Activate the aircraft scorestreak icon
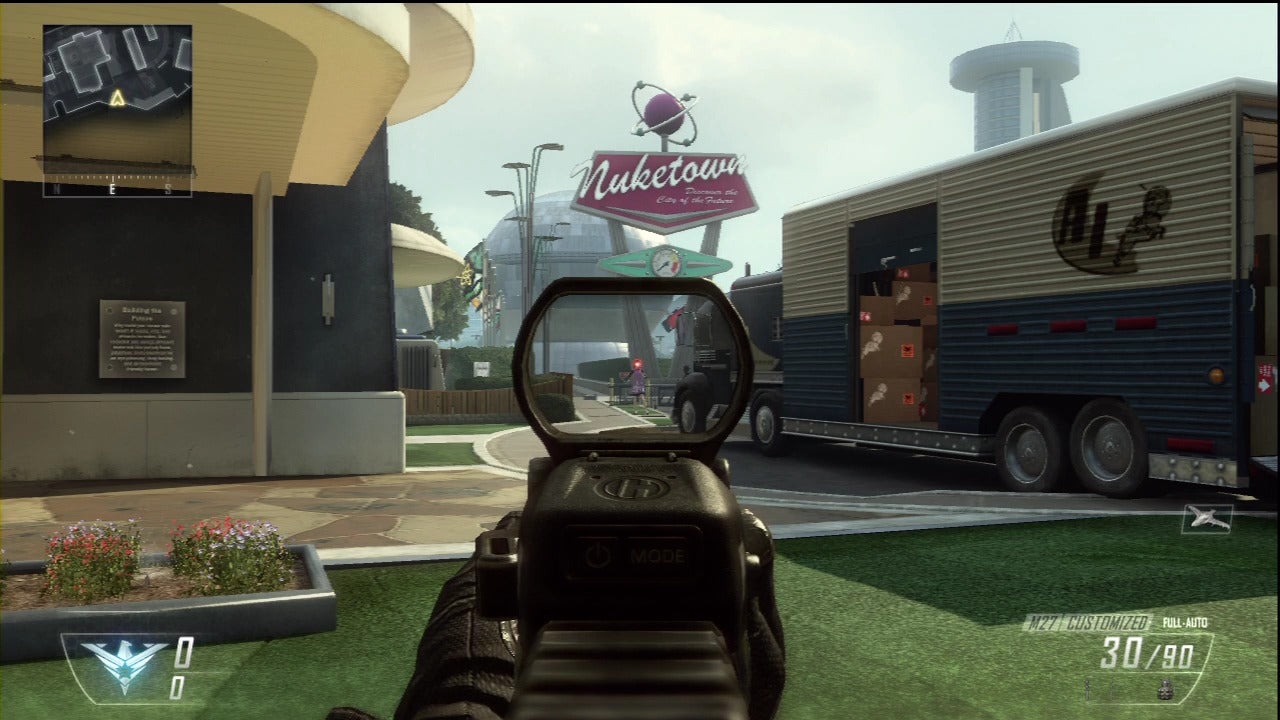1280x720 pixels. (x=1207, y=518)
